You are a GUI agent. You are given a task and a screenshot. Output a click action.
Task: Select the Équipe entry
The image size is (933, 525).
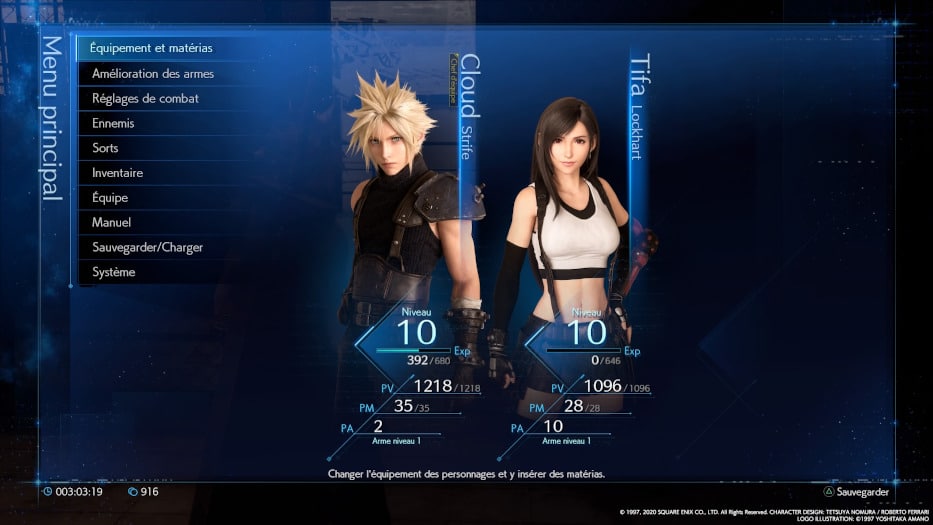coord(111,197)
